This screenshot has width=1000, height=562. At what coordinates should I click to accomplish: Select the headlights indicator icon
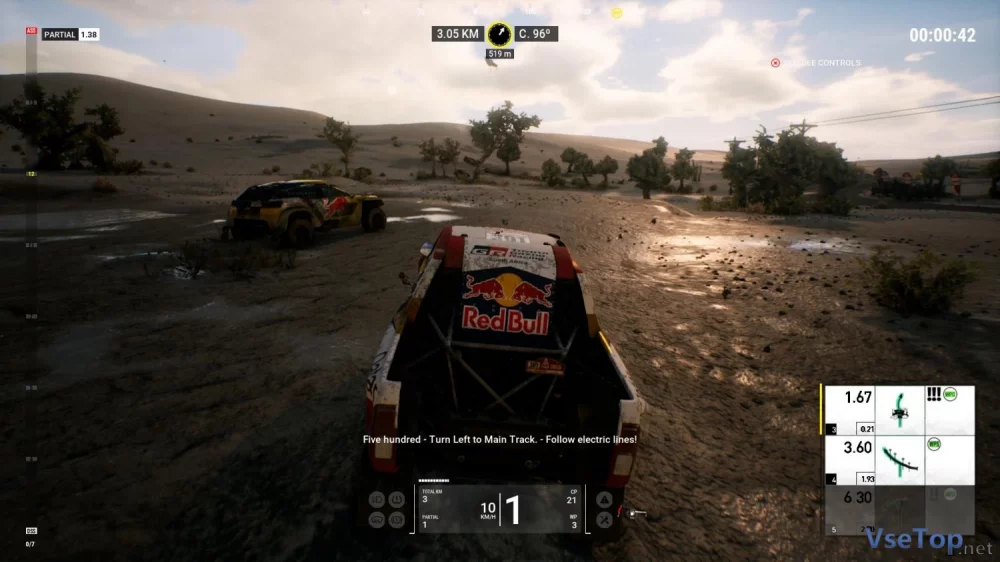[377, 499]
